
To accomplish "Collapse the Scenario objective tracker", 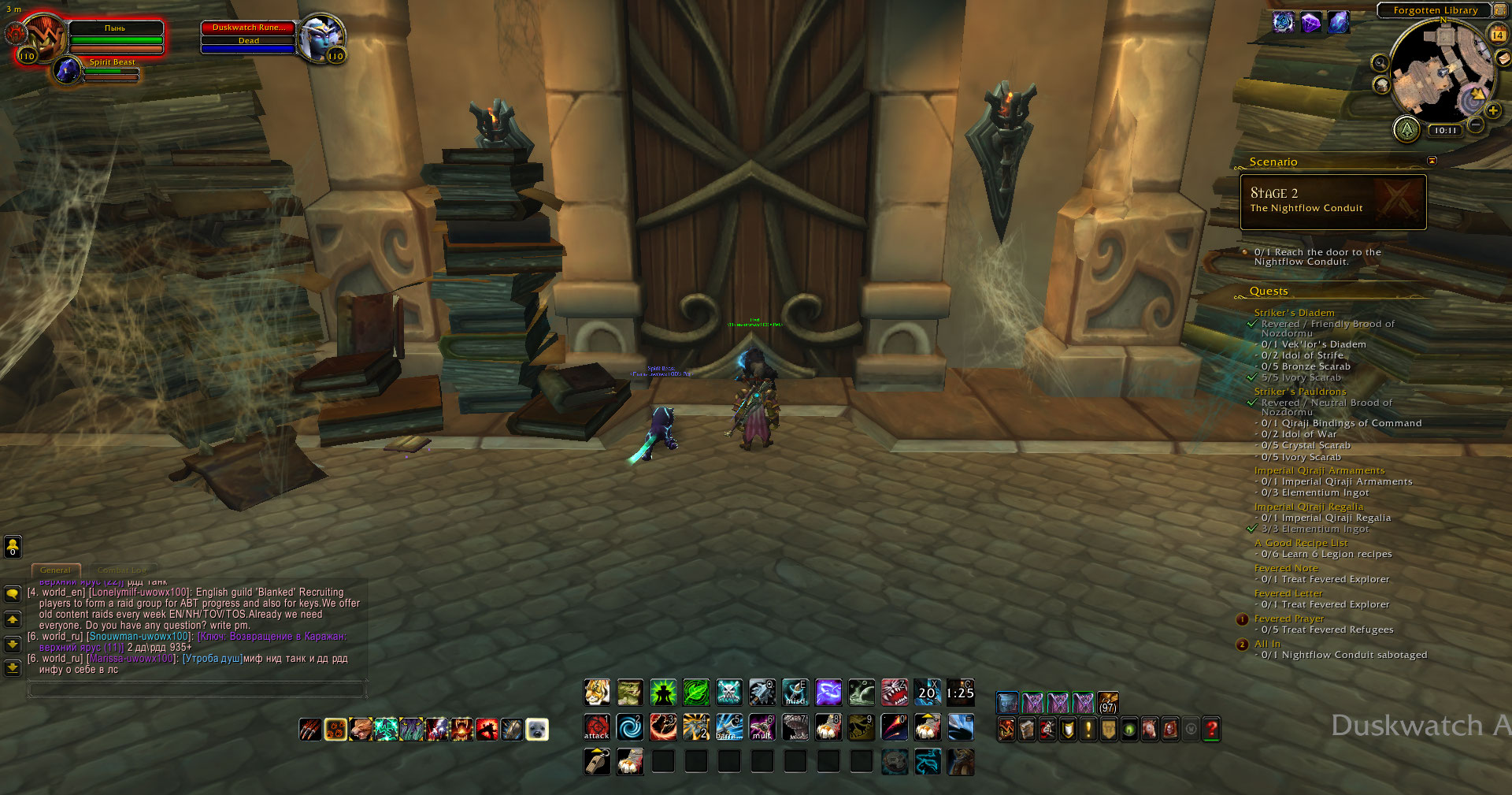I will (1432, 161).
